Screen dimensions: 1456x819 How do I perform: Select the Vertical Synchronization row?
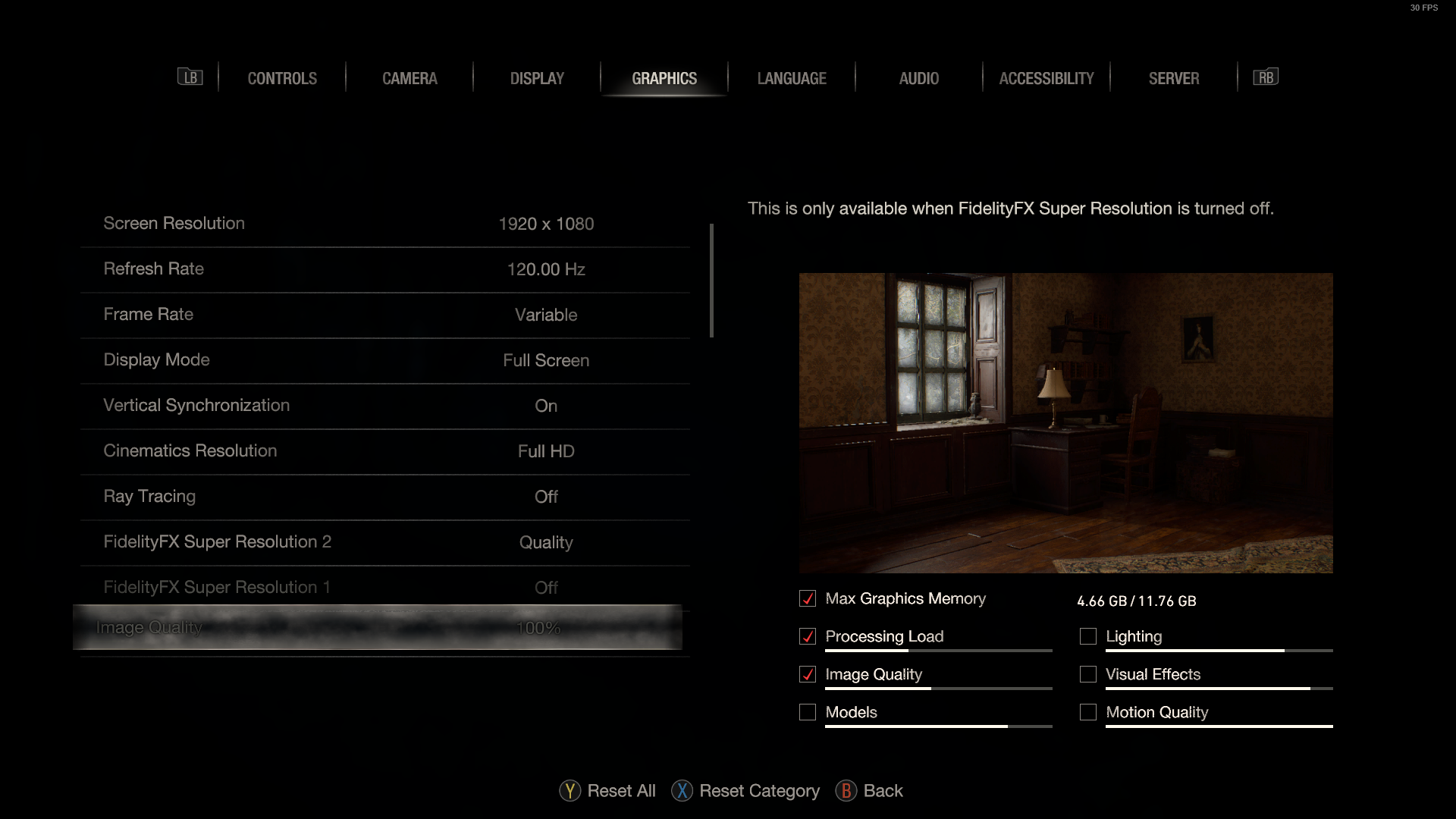click(x=385, y=406)
